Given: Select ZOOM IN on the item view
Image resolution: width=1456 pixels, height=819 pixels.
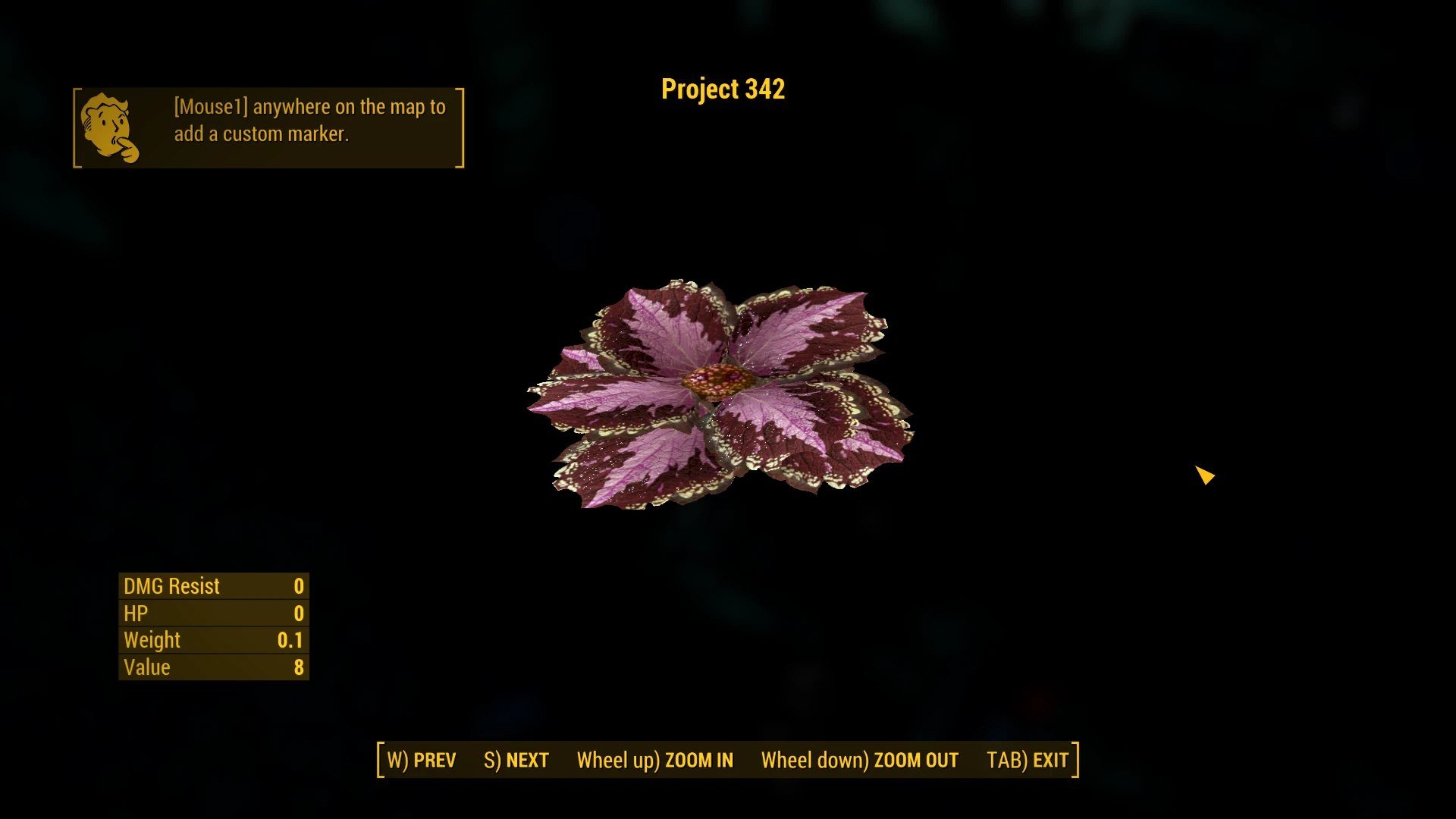Looking at the screenshot, I should [655, 760].
